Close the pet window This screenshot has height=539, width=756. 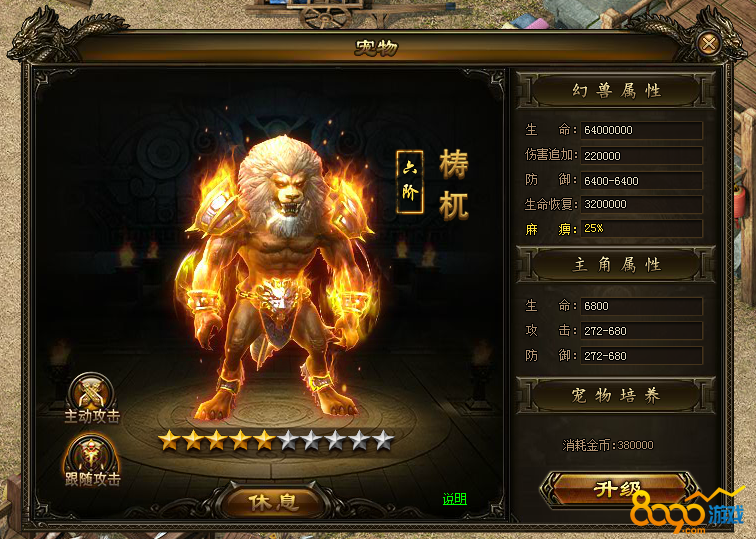click(x=708, y=43)
